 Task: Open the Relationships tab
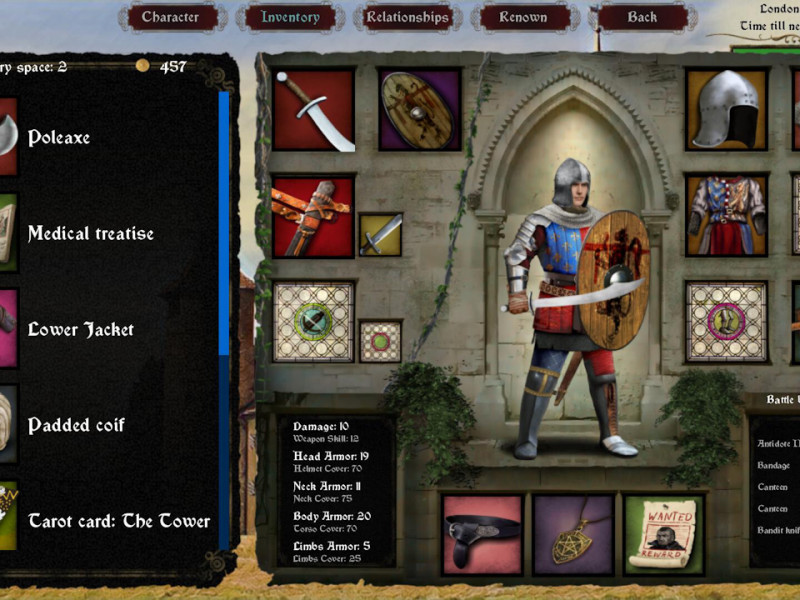click(x=408, y=17)
